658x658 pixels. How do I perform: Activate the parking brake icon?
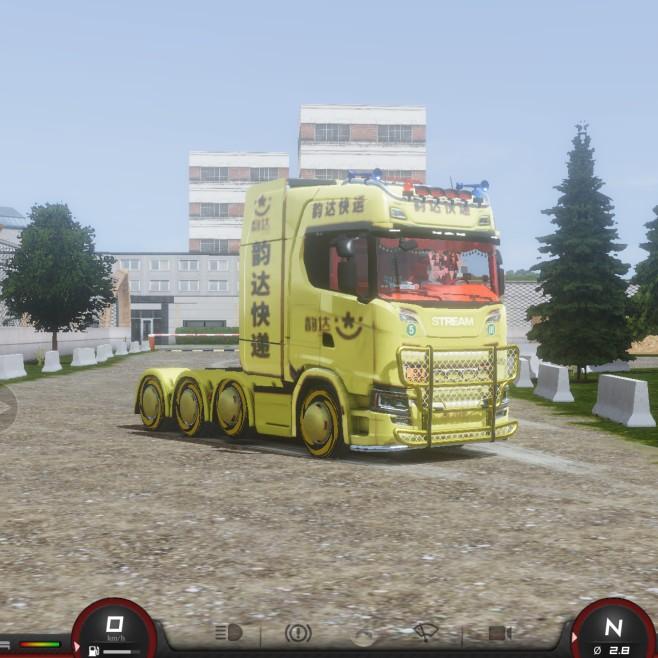pyautogui.click(x=298, y=633)
